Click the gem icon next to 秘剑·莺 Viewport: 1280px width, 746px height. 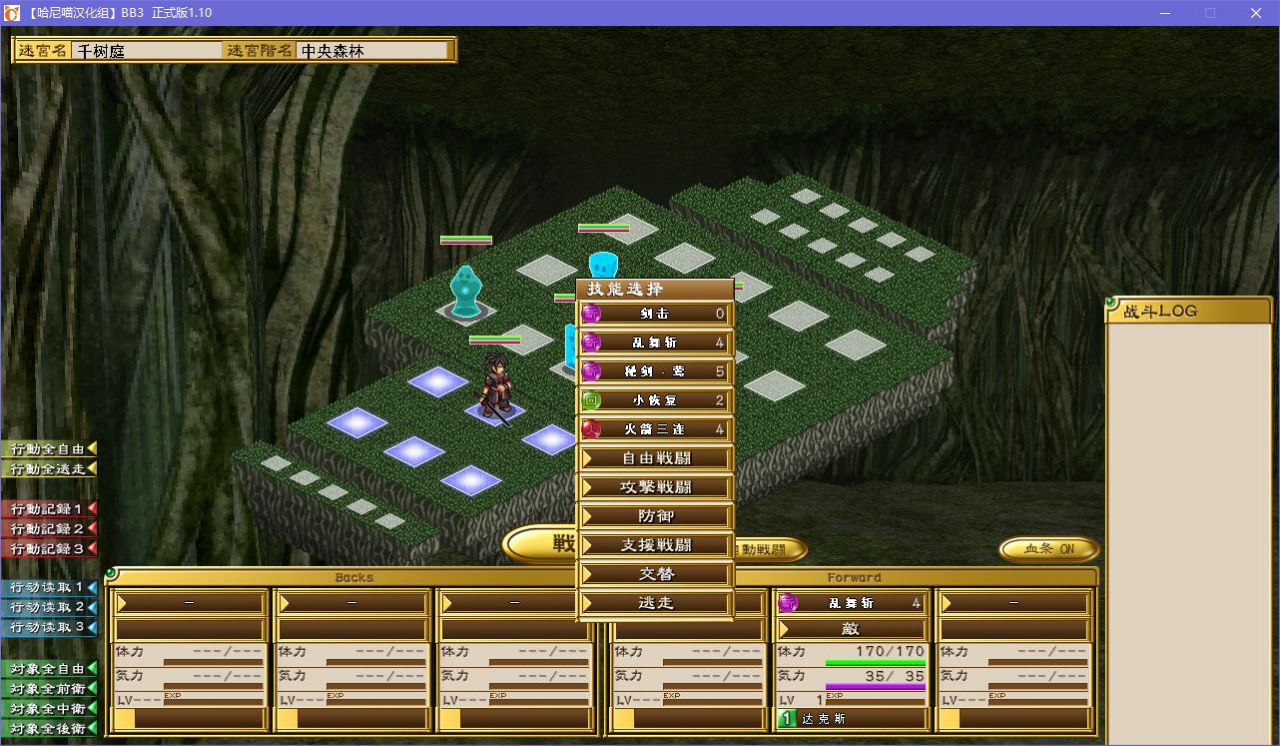590,371
